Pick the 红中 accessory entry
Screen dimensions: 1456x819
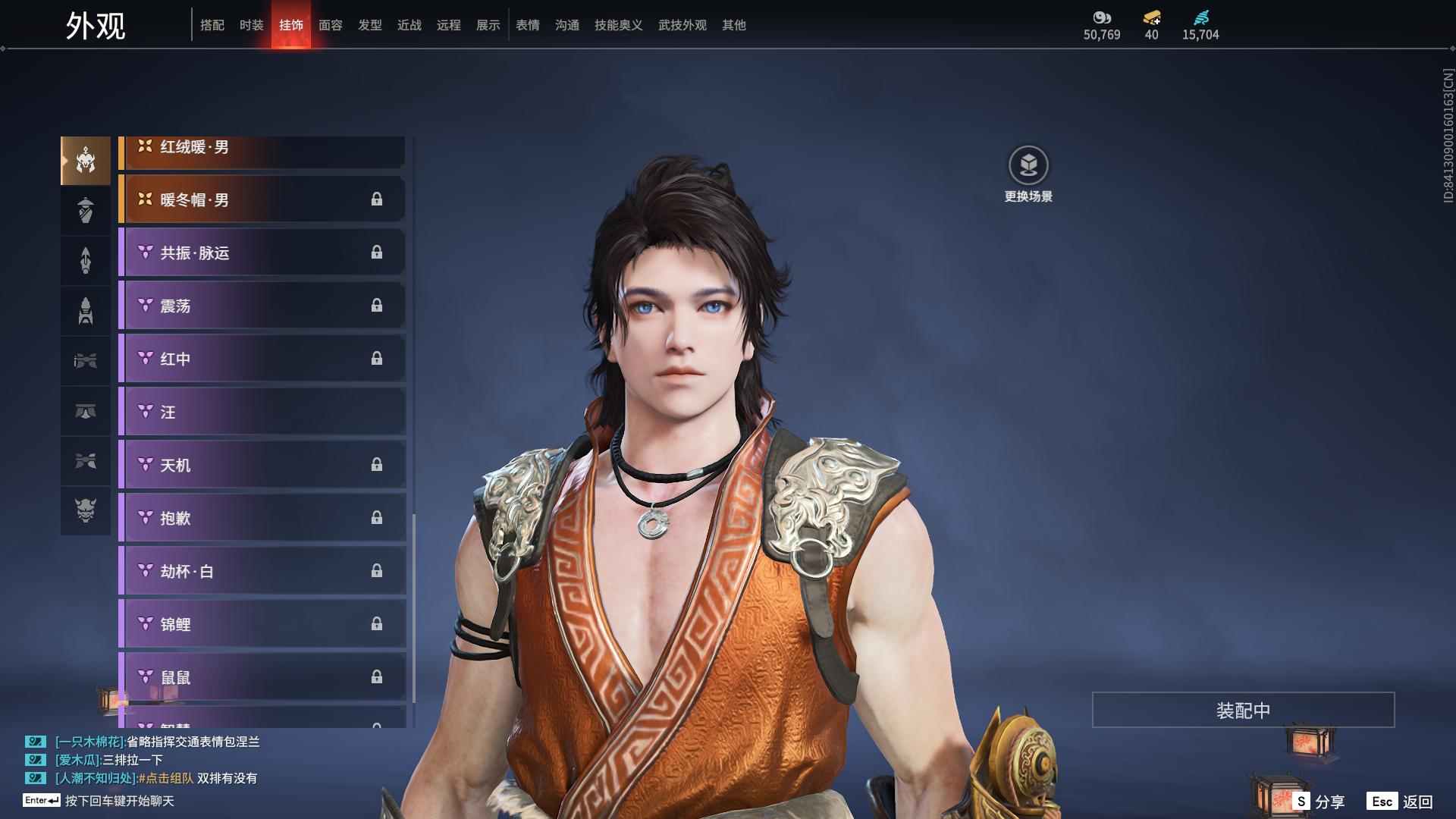262,359
